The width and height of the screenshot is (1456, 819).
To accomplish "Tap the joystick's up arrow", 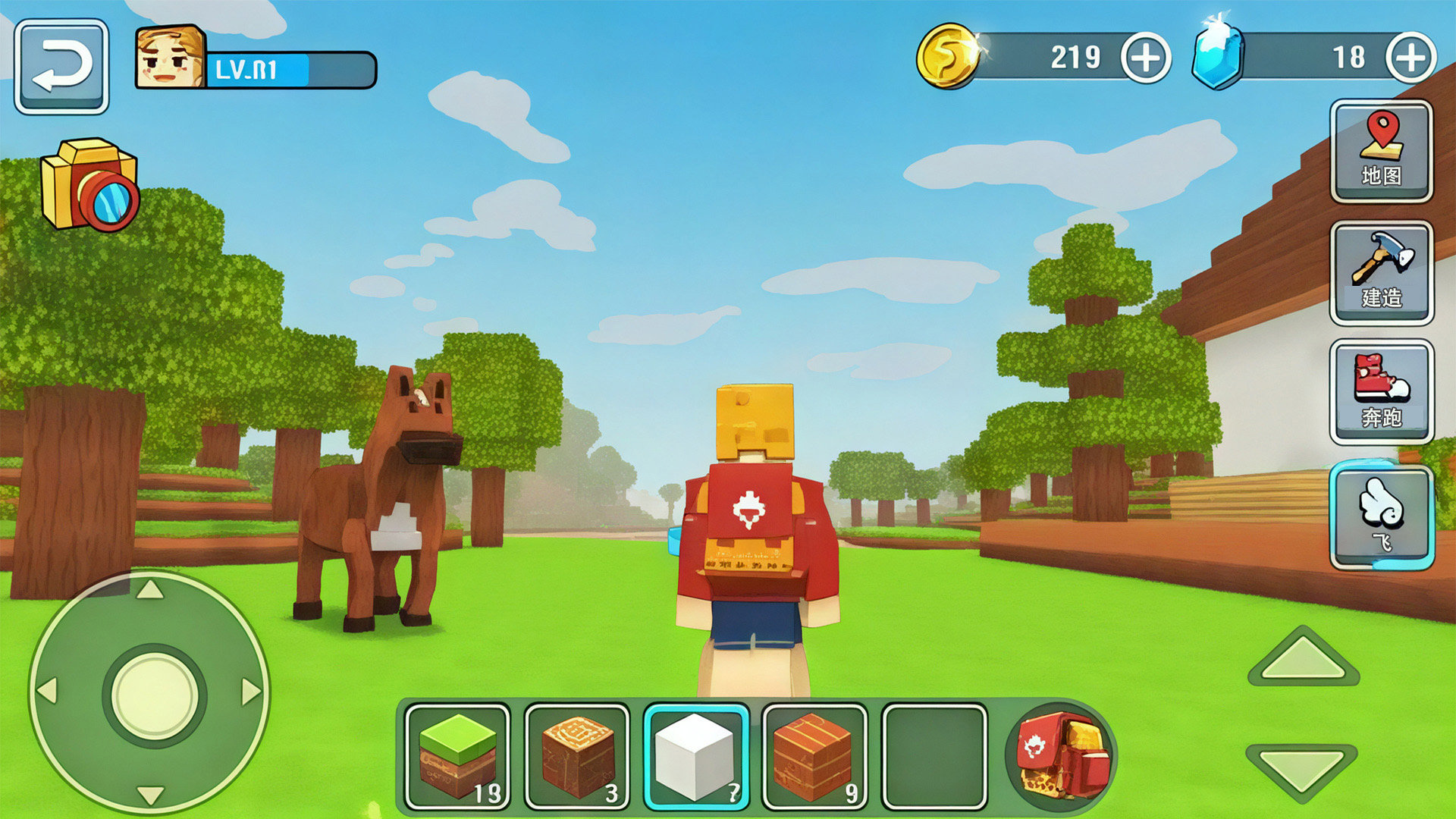I will (149, 590).
